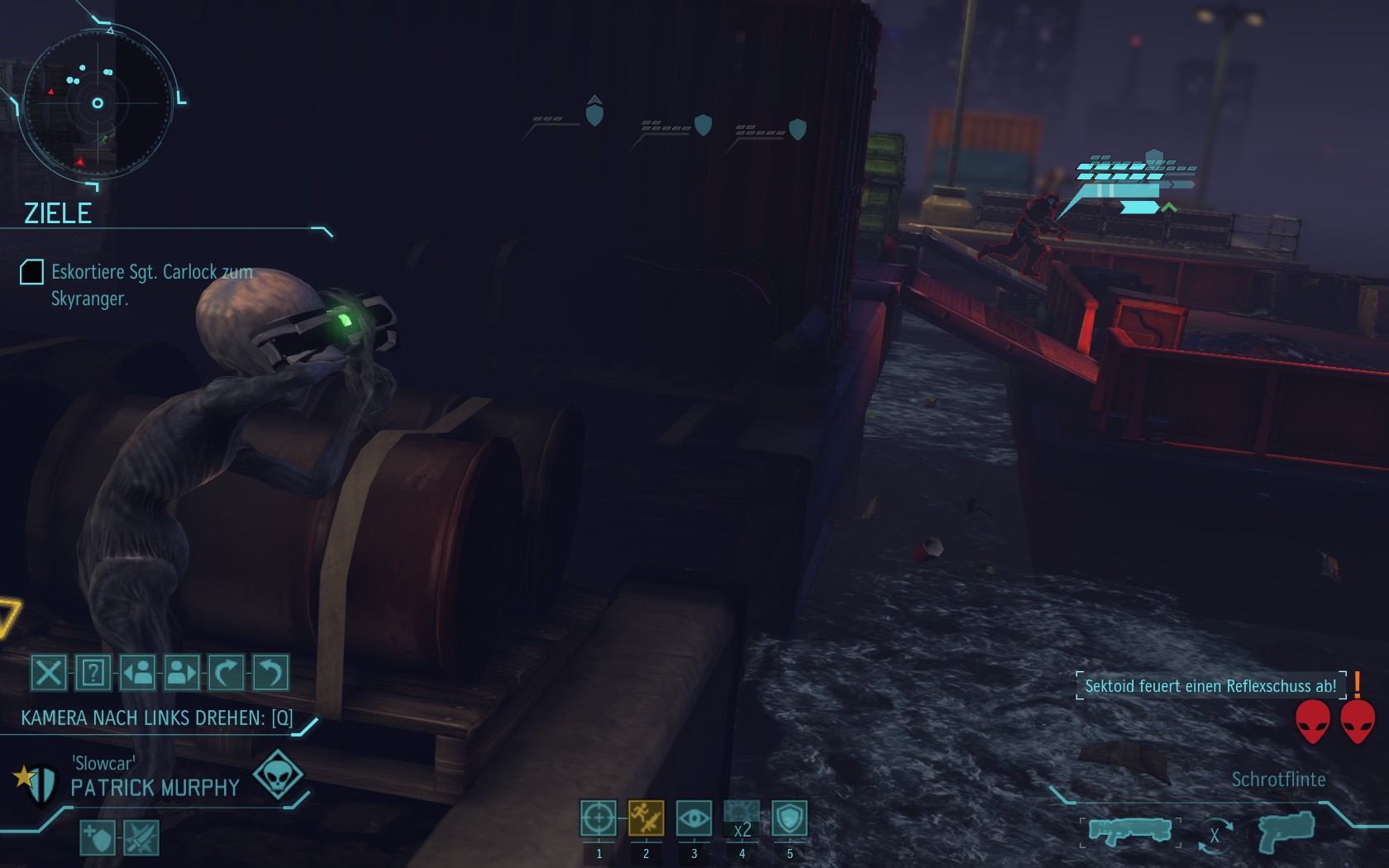Activate the shield hunker down ability
This screenshot has width=1389, height=868.
[x=790, y=818]
